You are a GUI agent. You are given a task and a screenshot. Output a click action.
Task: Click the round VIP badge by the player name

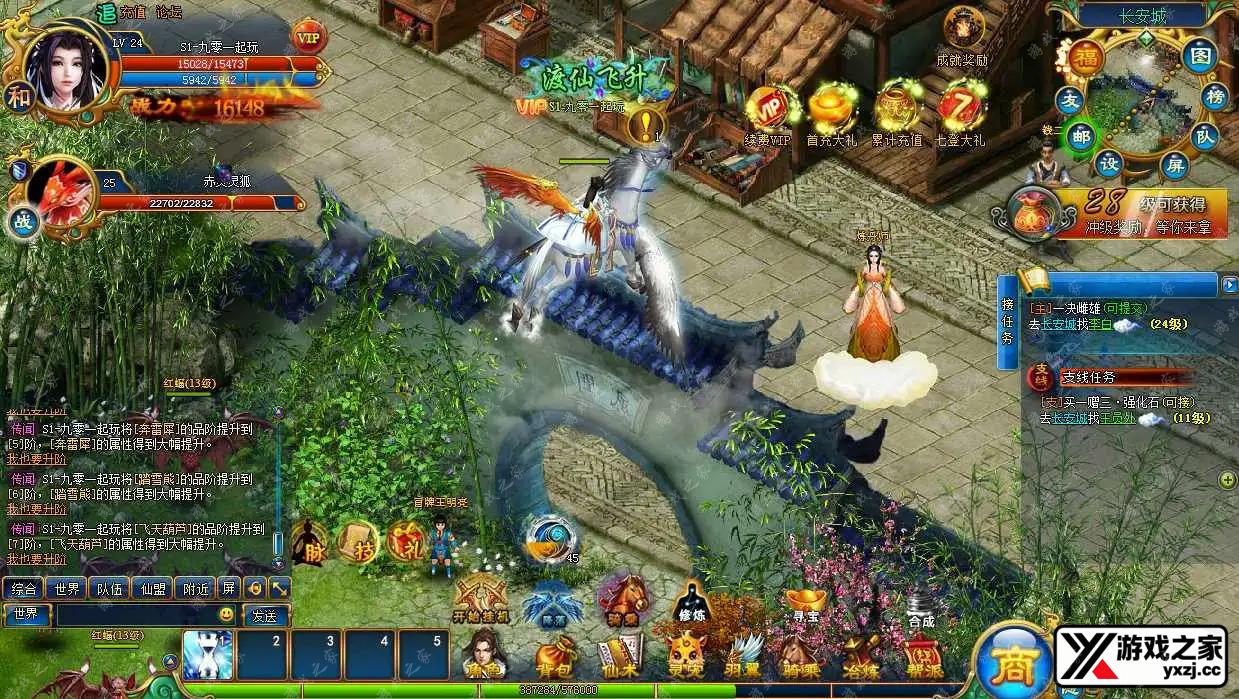pyautogui.click(x=308, y=37)
